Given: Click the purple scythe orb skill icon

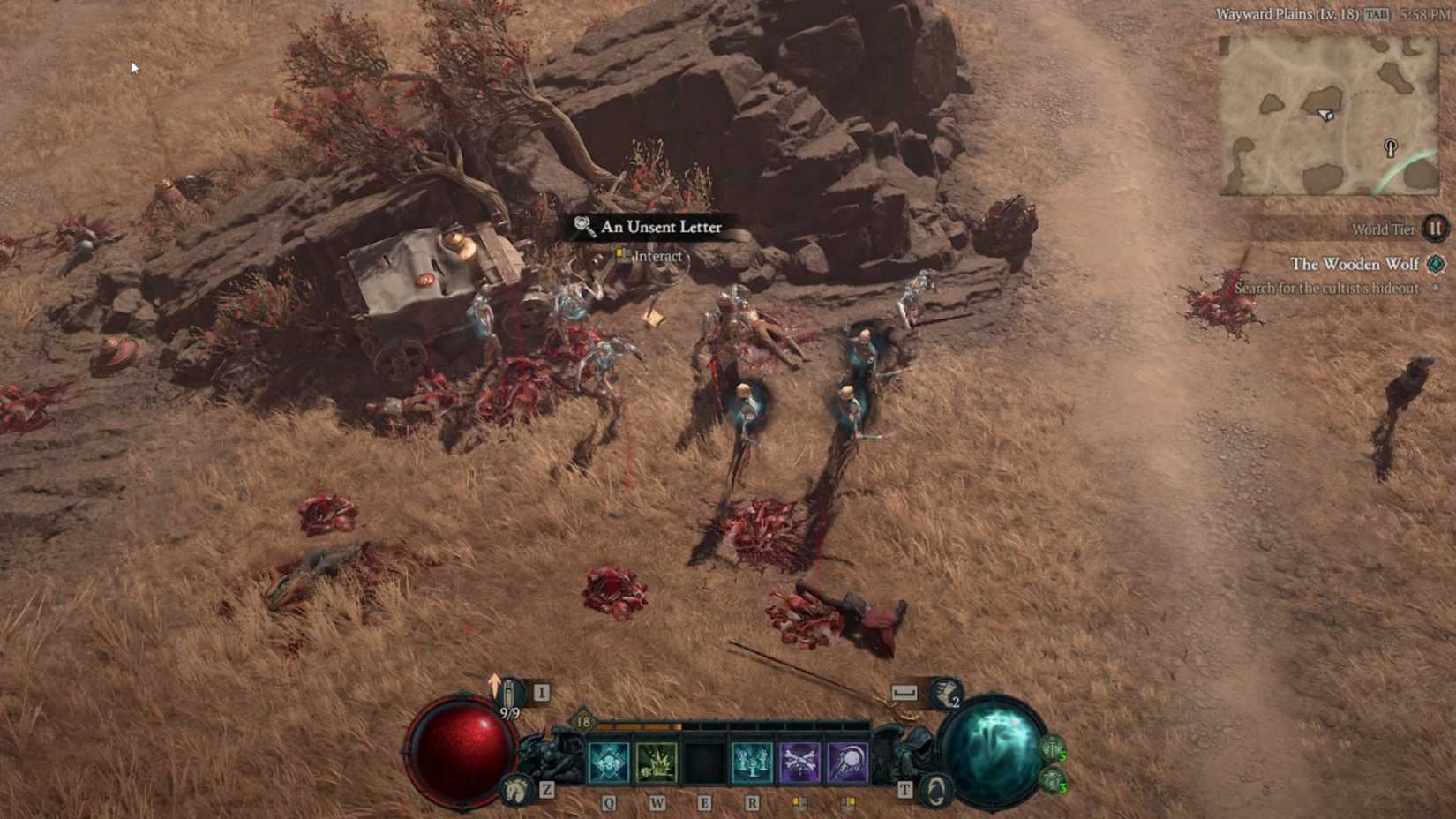Looking at the screenshot, I should (847, 762).
